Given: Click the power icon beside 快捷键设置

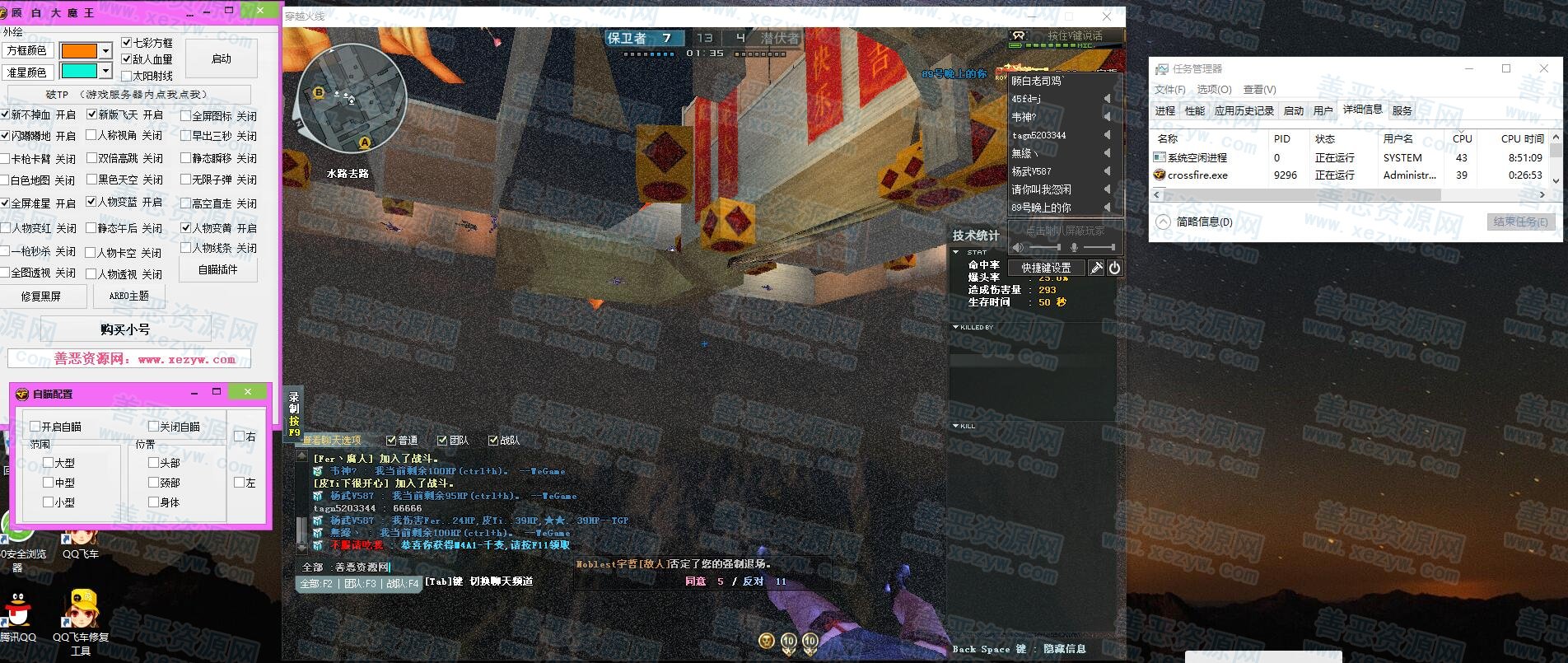Looking at the screenshot, I should click(1114, 268).
